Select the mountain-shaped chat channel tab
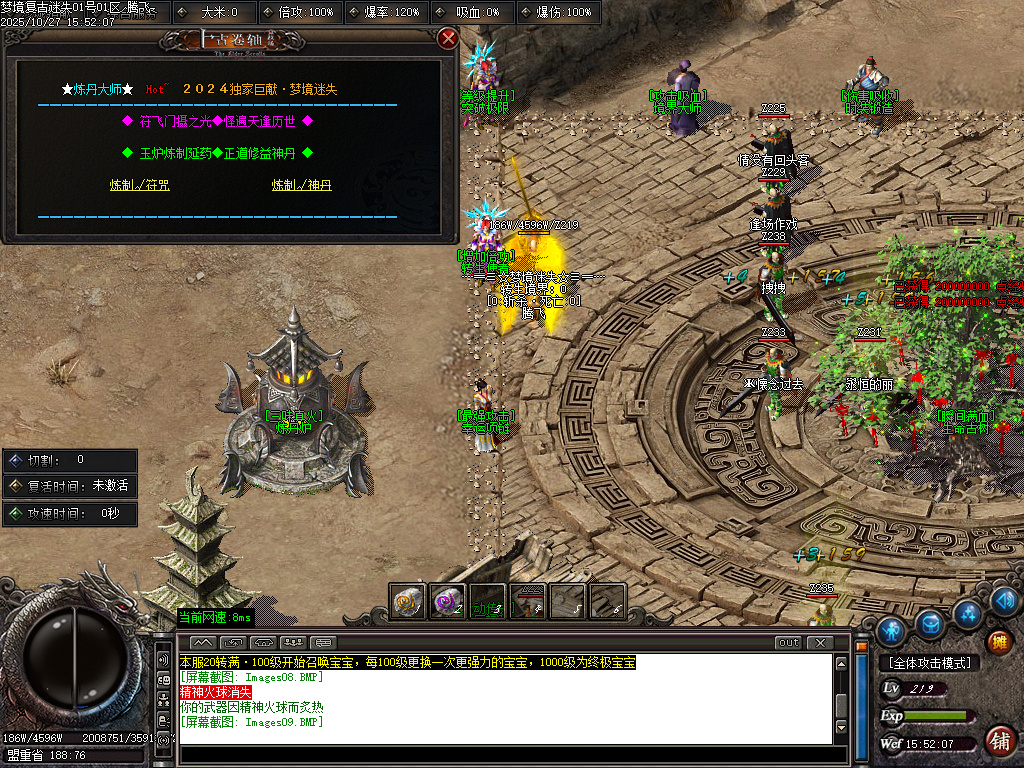 (x=202, y=642)
